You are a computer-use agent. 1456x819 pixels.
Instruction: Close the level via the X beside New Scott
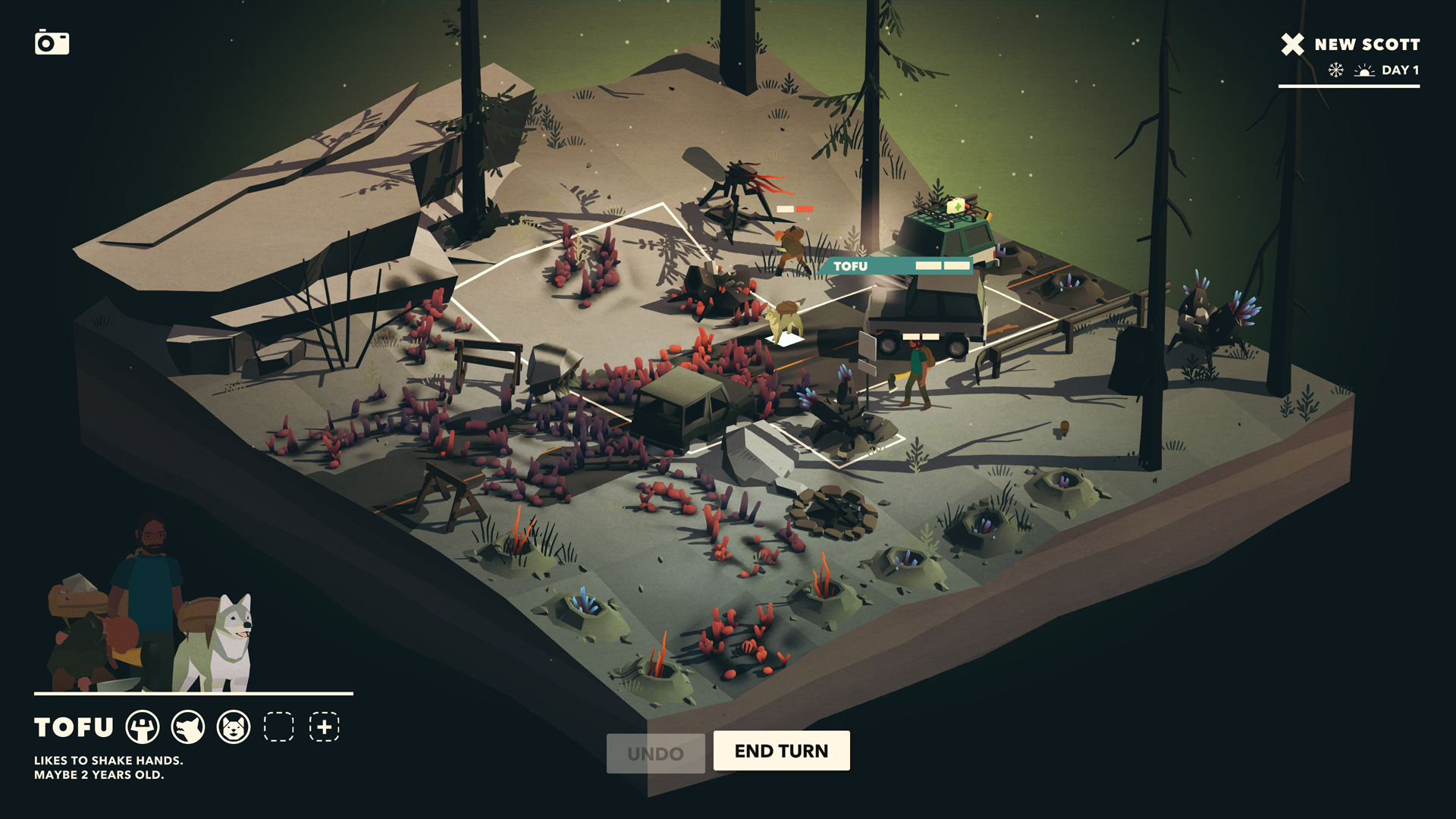pos(1291,45)
